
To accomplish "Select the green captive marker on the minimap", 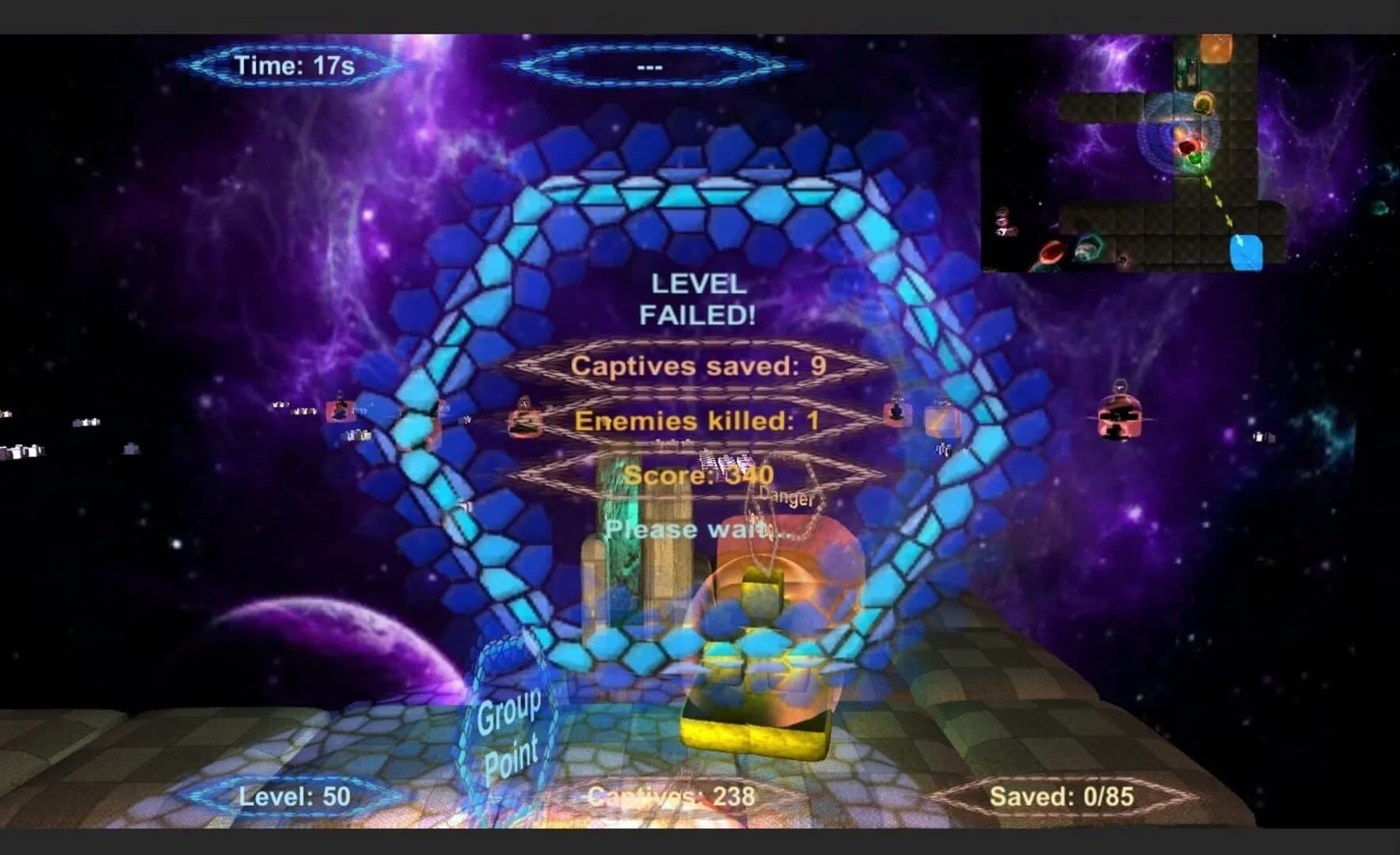I will click(x=1195, y=159).
